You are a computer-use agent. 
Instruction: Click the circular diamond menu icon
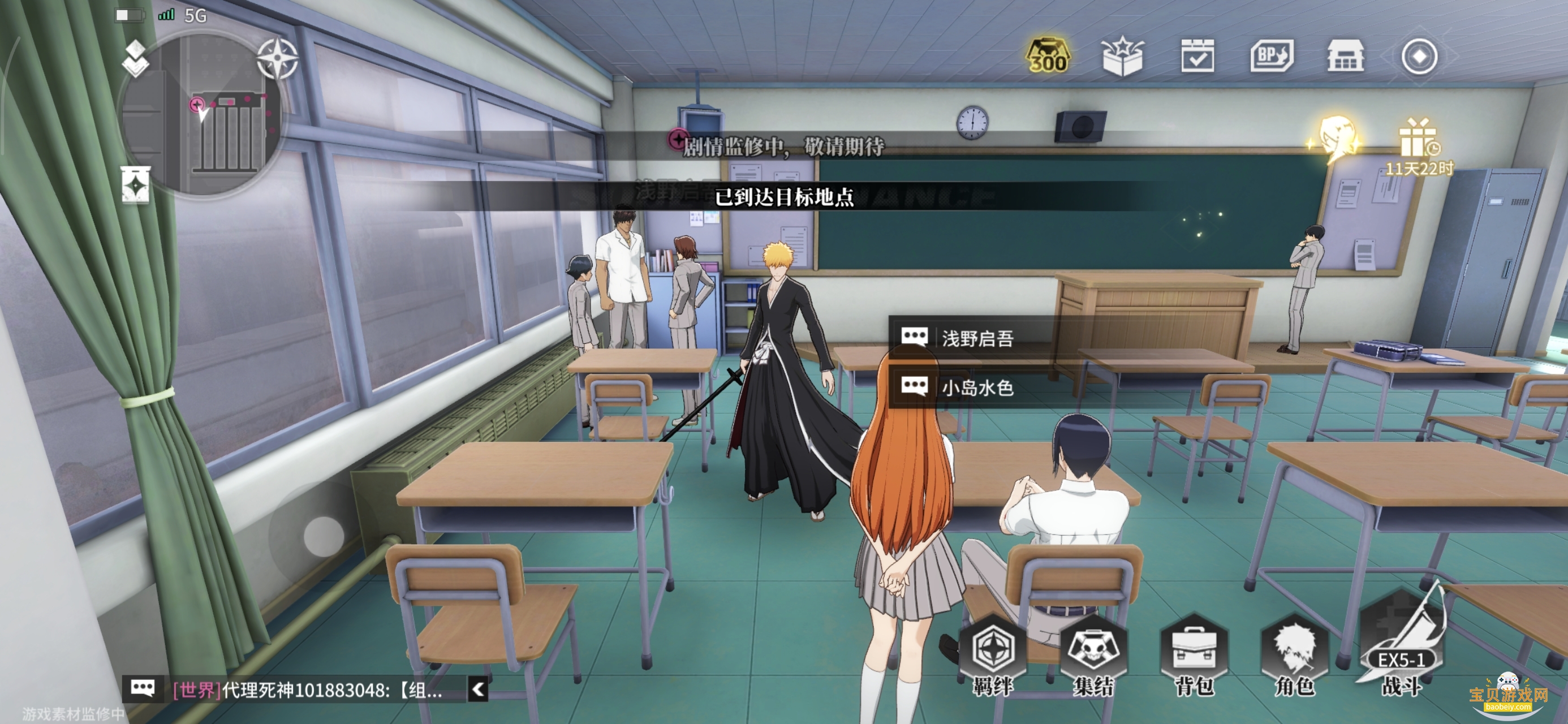coord(1419,57)
